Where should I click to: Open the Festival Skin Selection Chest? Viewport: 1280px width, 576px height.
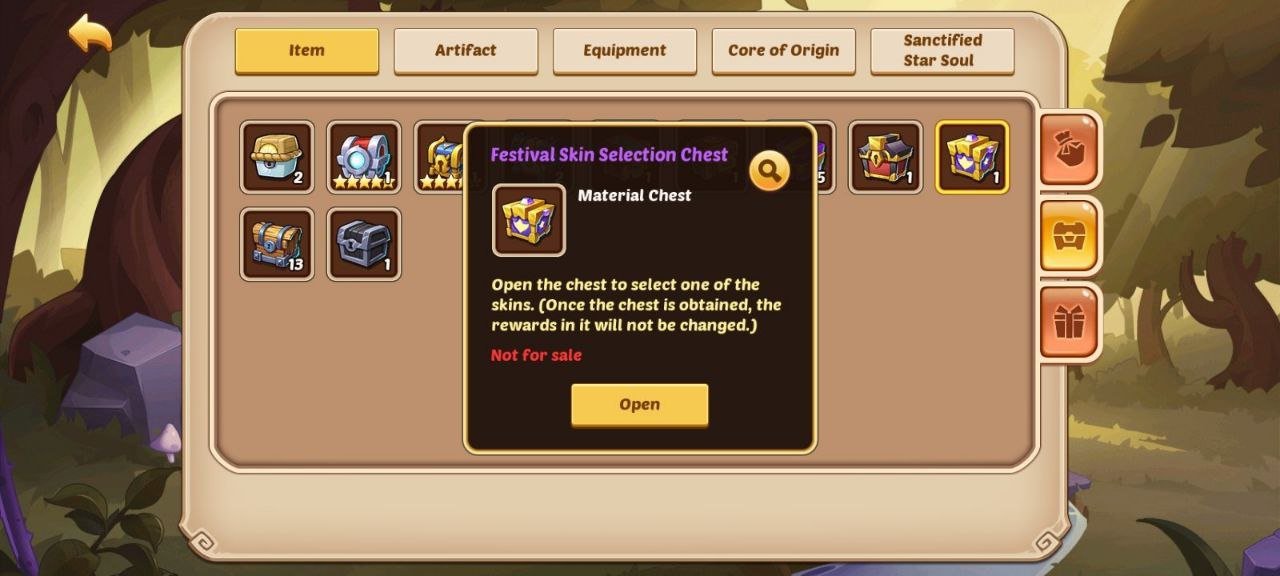pos(639,404)
